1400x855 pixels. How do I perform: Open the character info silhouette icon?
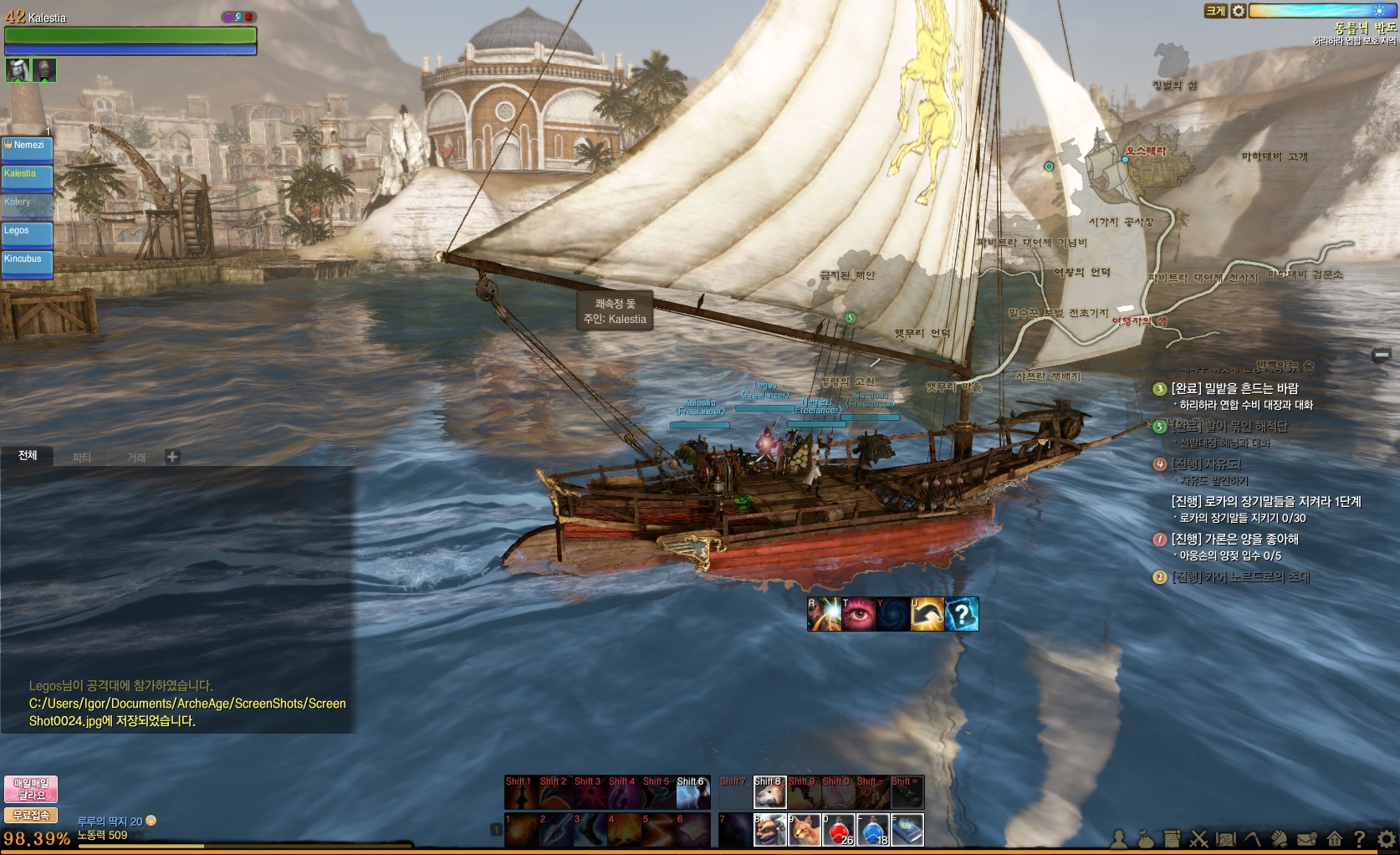1119,838
